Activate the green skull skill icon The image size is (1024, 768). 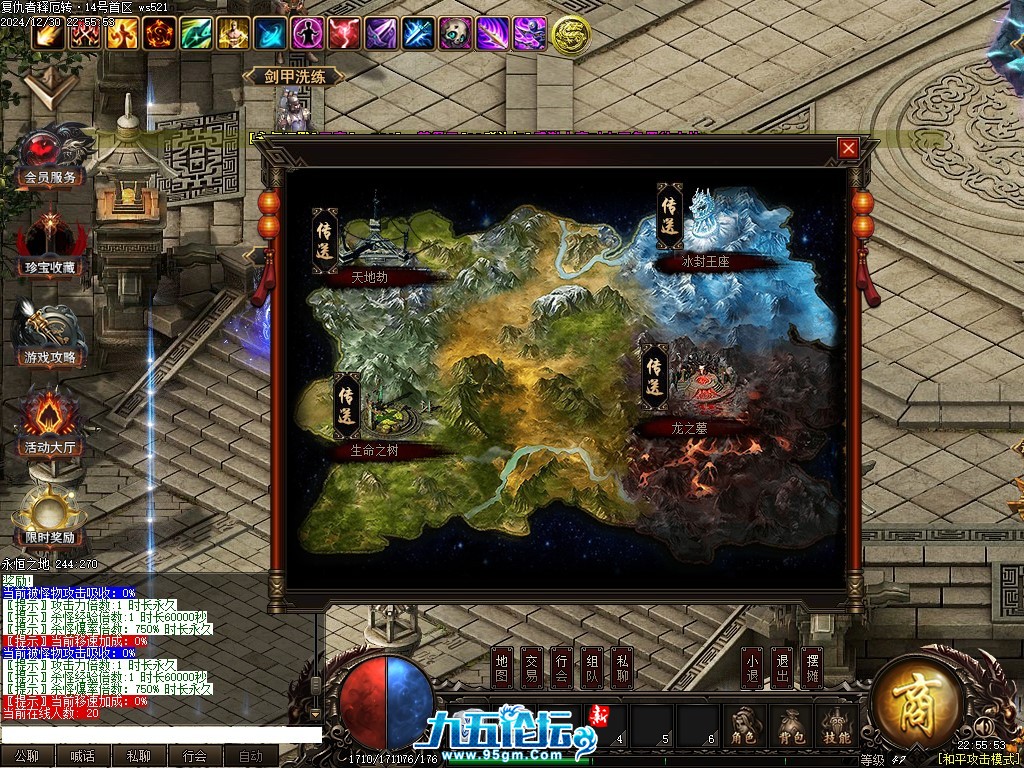coord(455,34)
